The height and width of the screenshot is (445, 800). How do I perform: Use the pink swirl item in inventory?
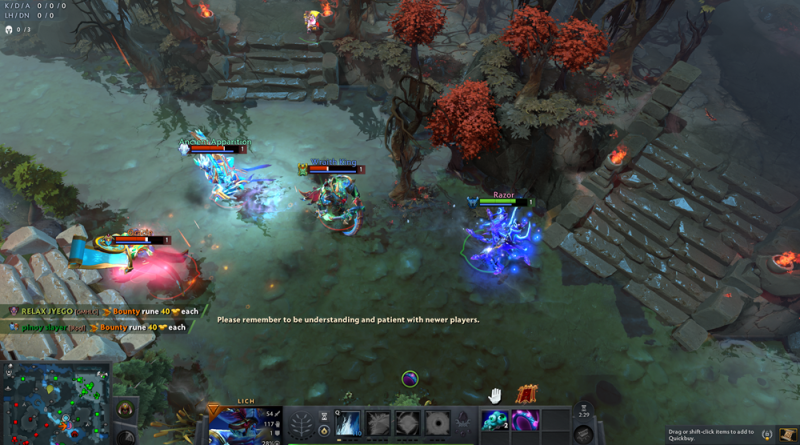click(525, 421)
